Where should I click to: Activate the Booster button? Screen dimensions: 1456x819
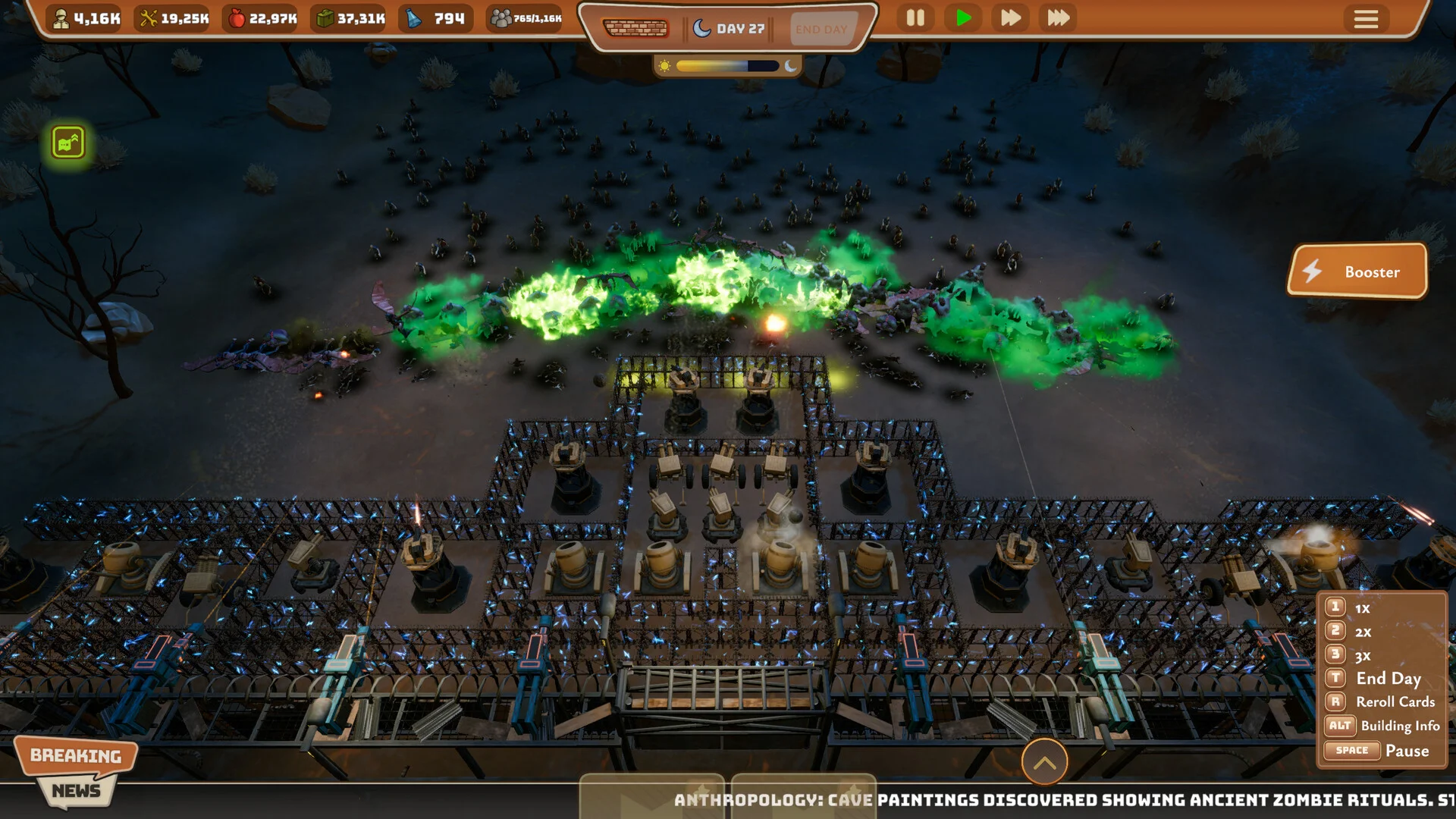pyautogui.click(x=1357, y=271)
